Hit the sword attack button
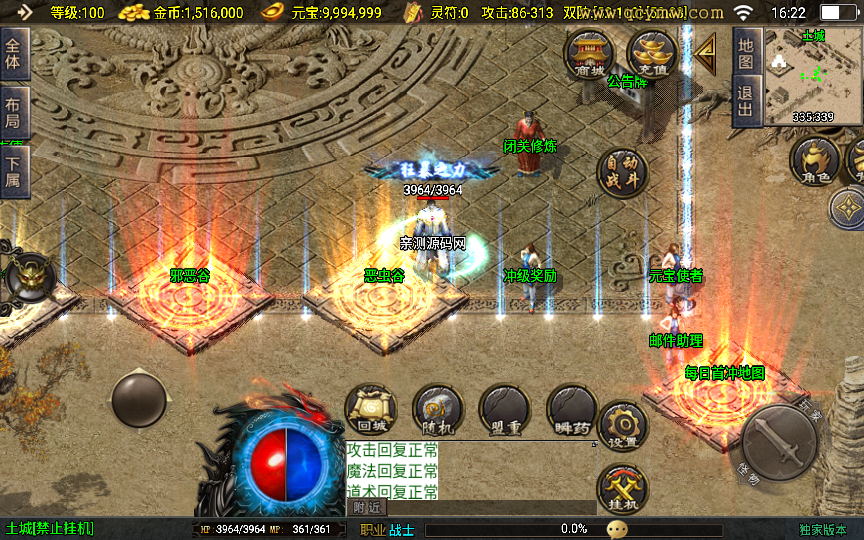The image size is (864, 540). pyautogui.click(x=779, y=440)
